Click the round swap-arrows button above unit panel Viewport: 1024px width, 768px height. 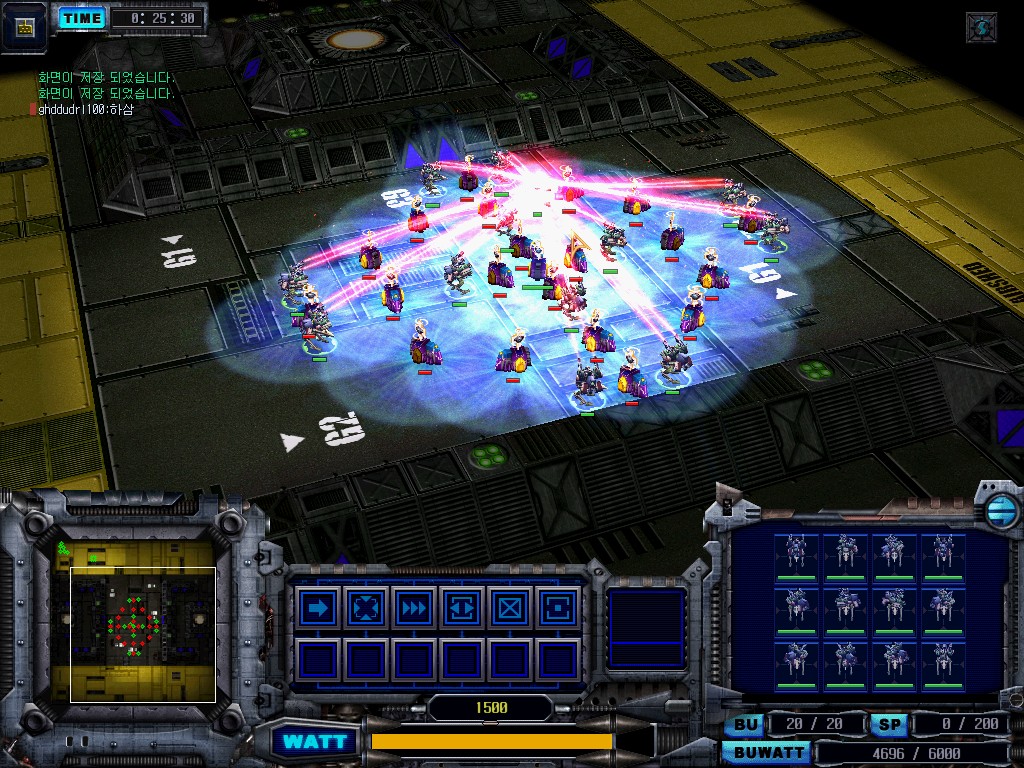click(x=999, y=510)
